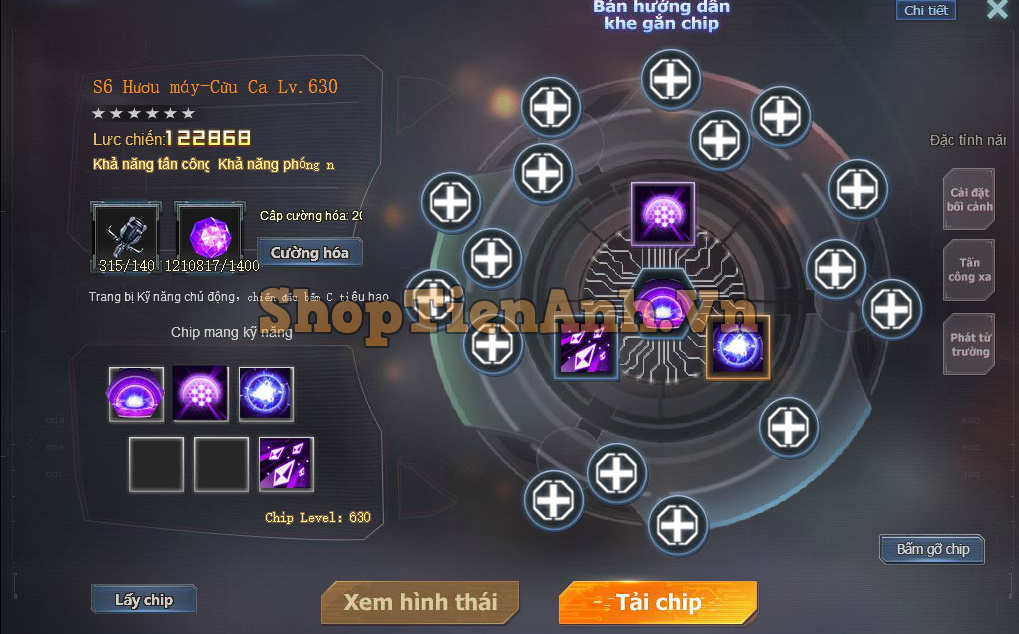This screenshot has height=634, width=1019.
Task: Activate the orange Tải chip button
Action: click(x=658, y=602)
